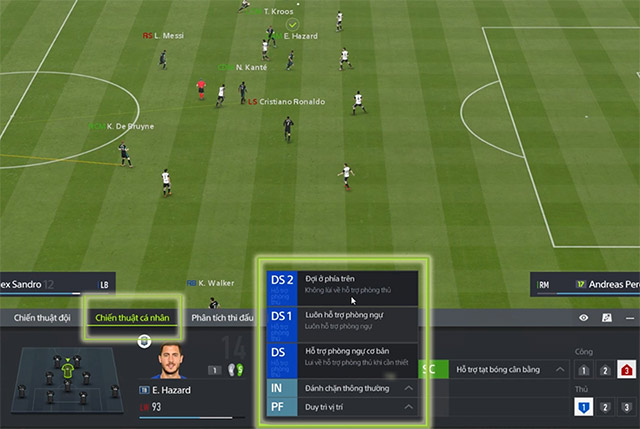The image size is (640, 429).
Task: Toggle the eye visibility icon
Action: pos(584,318)
